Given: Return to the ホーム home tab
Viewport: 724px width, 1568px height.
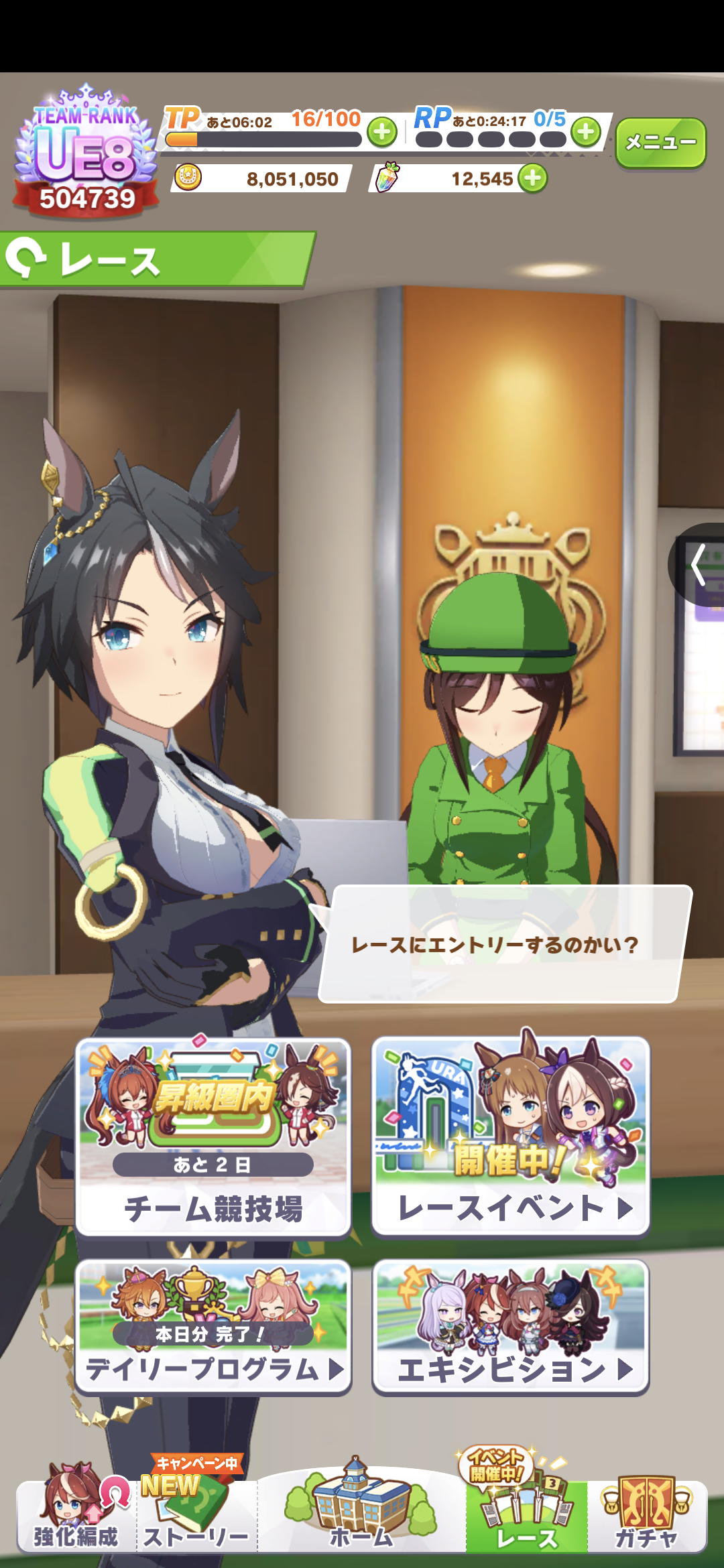Looking at the screenshot, I should (x=361, y=1514).
